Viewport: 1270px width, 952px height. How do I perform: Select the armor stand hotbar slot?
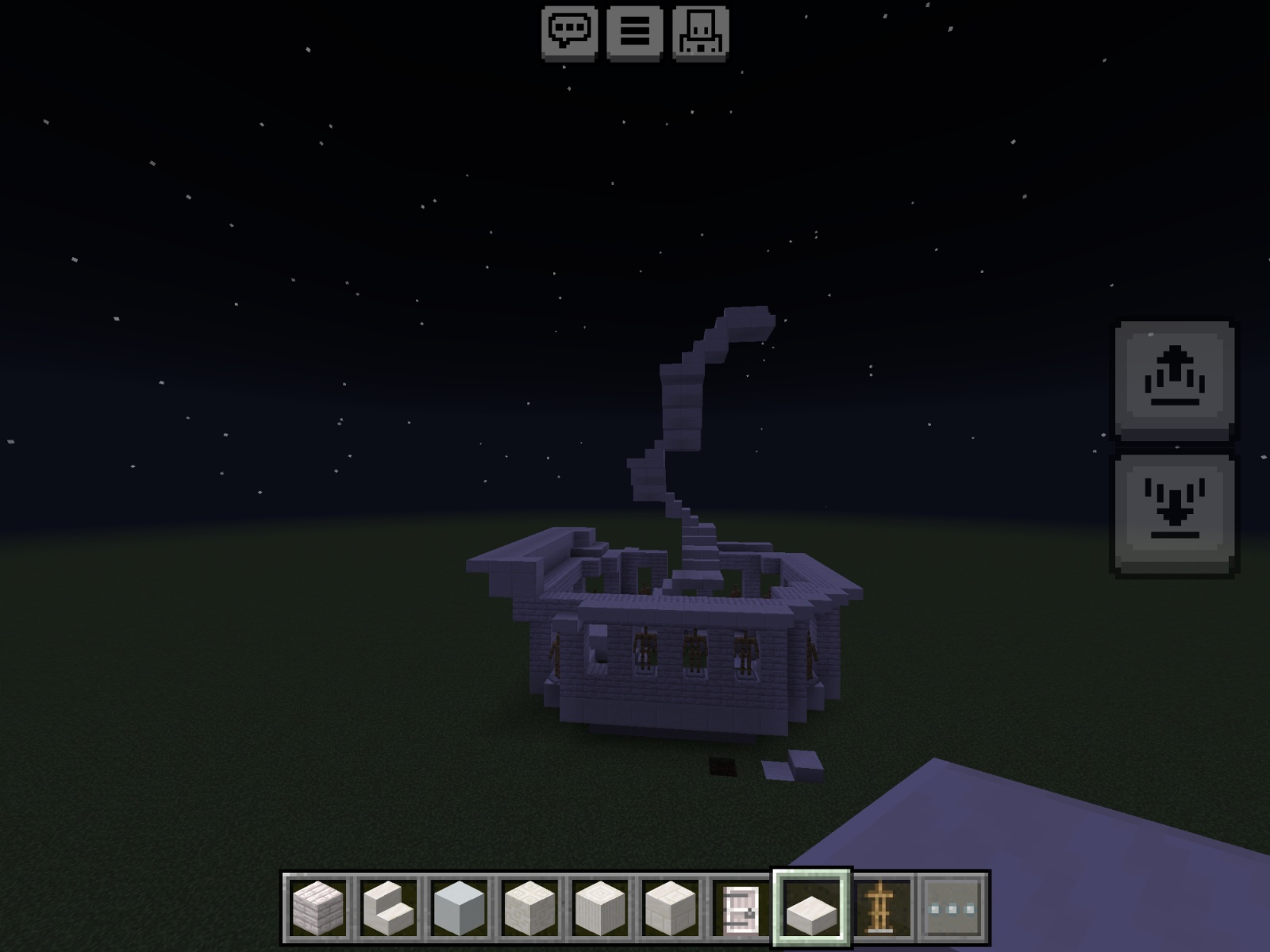point(883,908)
